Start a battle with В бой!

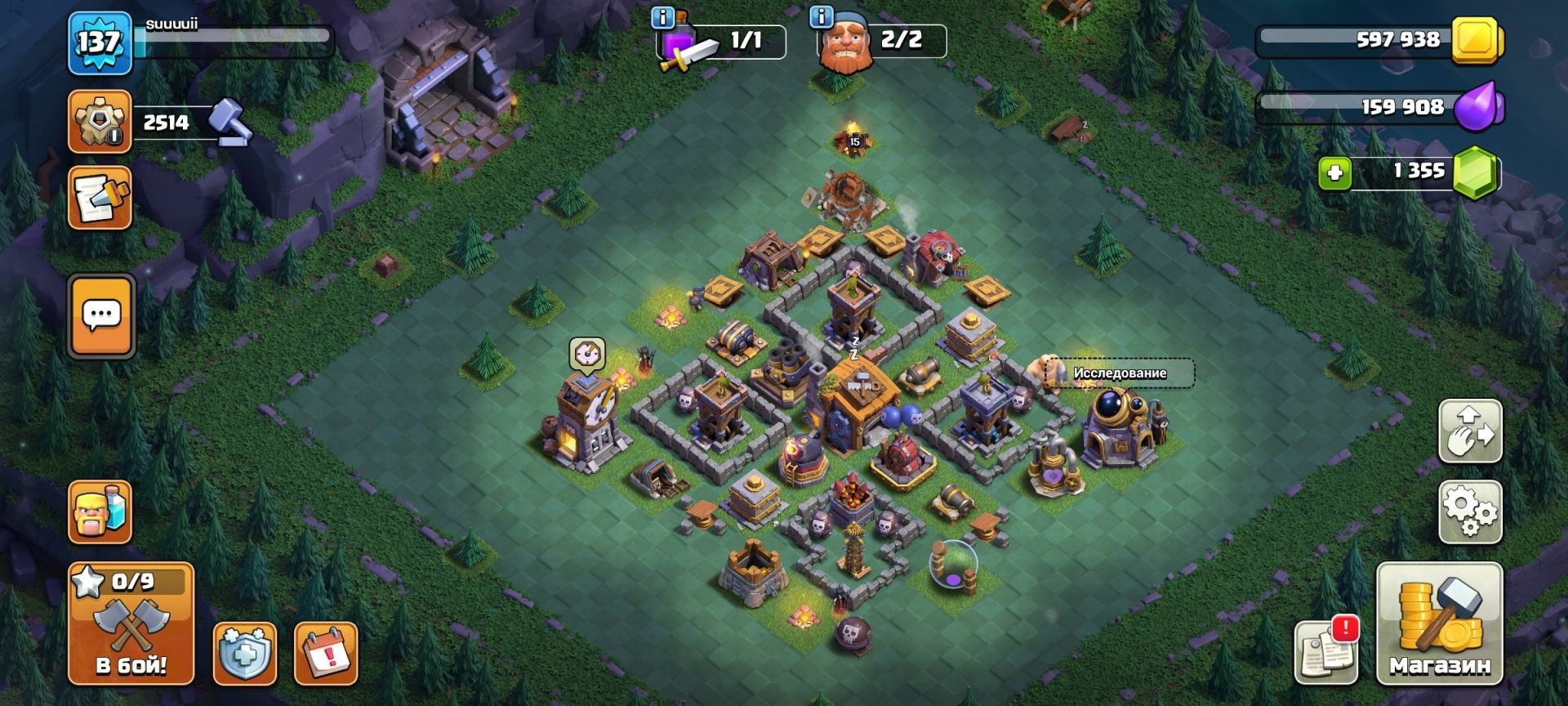[131, 623]
